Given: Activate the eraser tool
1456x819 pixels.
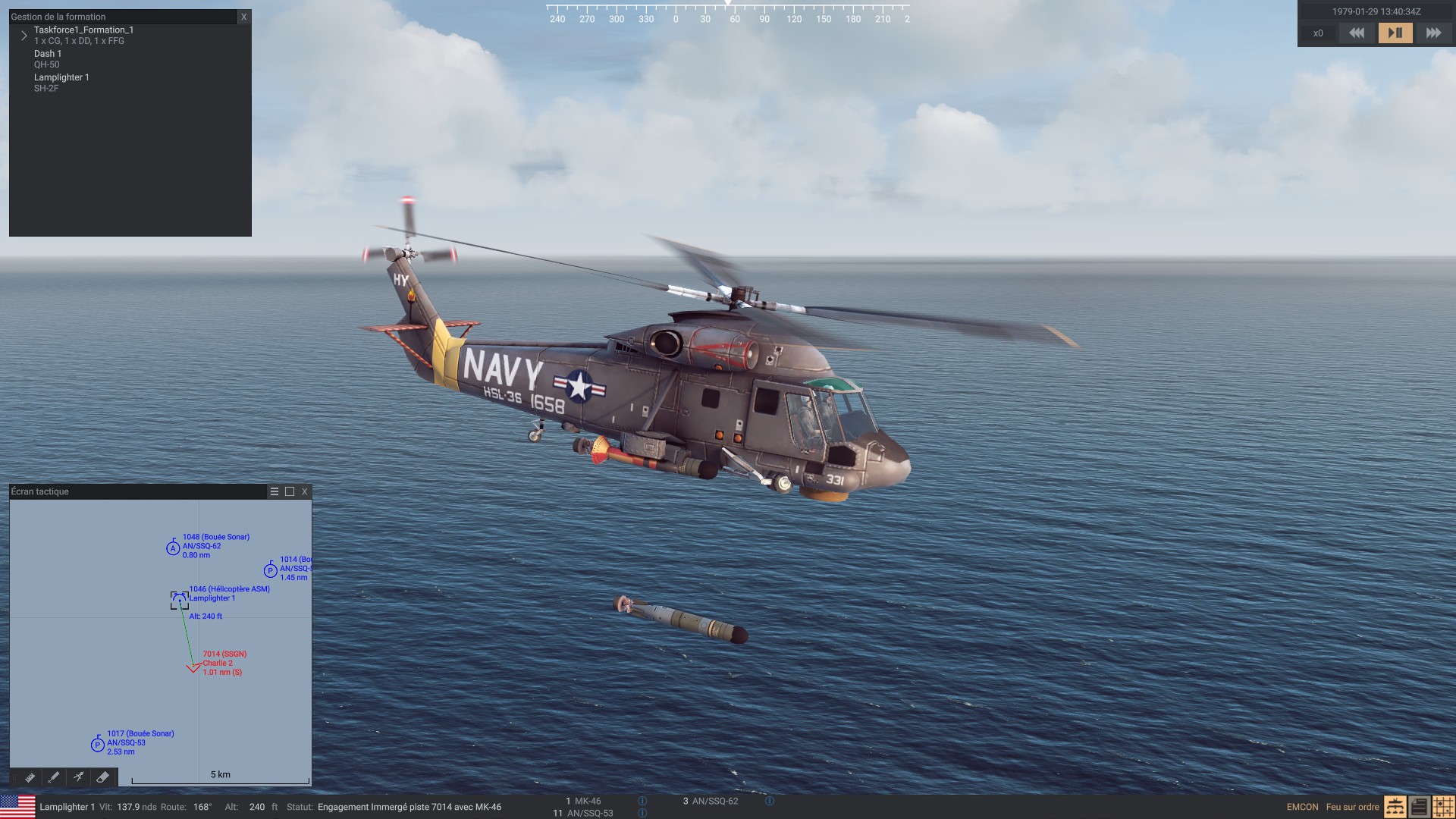Looking at the screenshot, I should pyautogui.click(x=102, y=777).
